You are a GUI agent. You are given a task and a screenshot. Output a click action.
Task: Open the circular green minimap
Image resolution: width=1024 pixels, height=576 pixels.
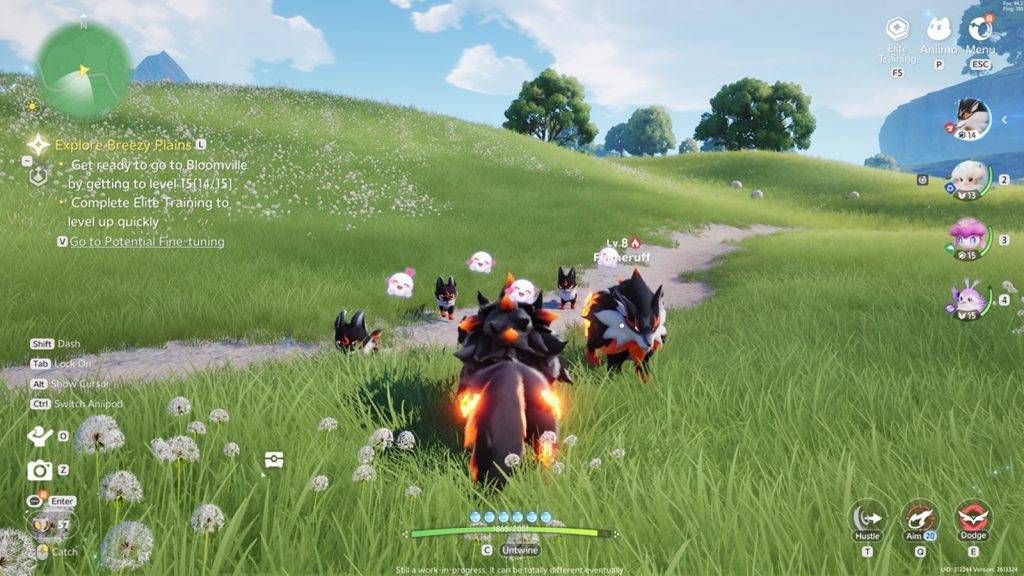(x=83, y=70)
